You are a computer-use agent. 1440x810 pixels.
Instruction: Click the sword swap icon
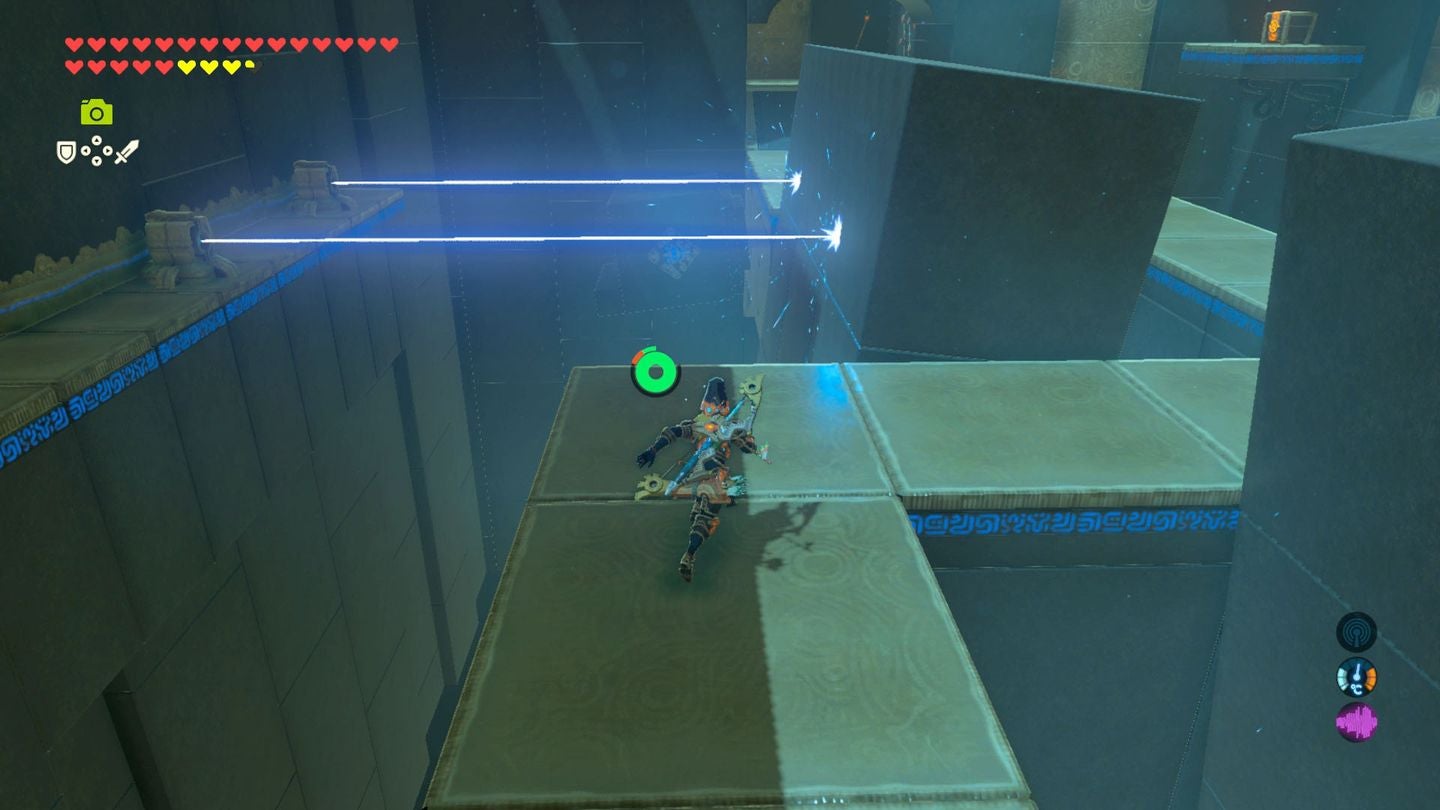click(126, 150)
